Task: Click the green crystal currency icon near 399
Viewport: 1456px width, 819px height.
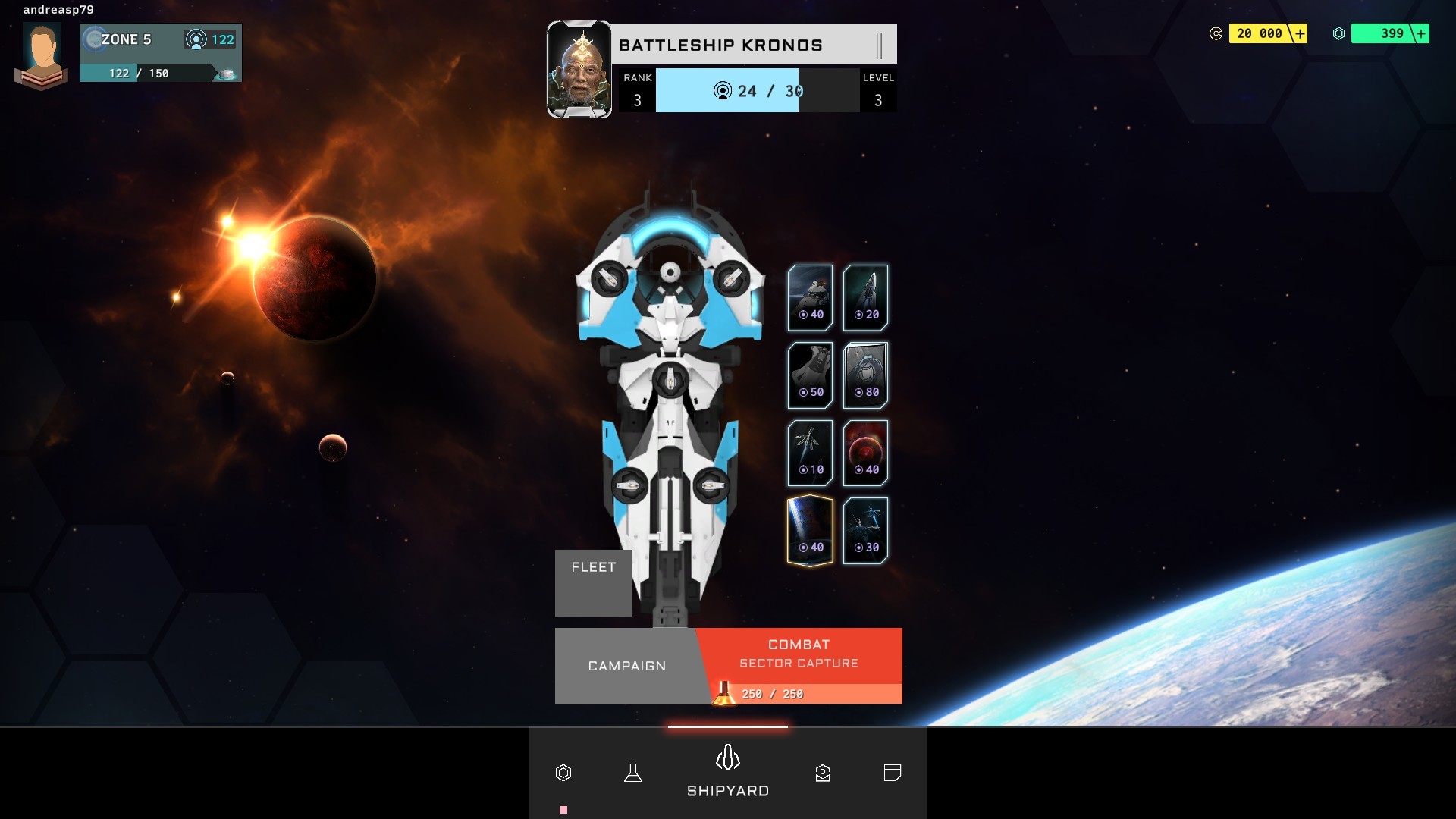Action: click(1341, 33)
